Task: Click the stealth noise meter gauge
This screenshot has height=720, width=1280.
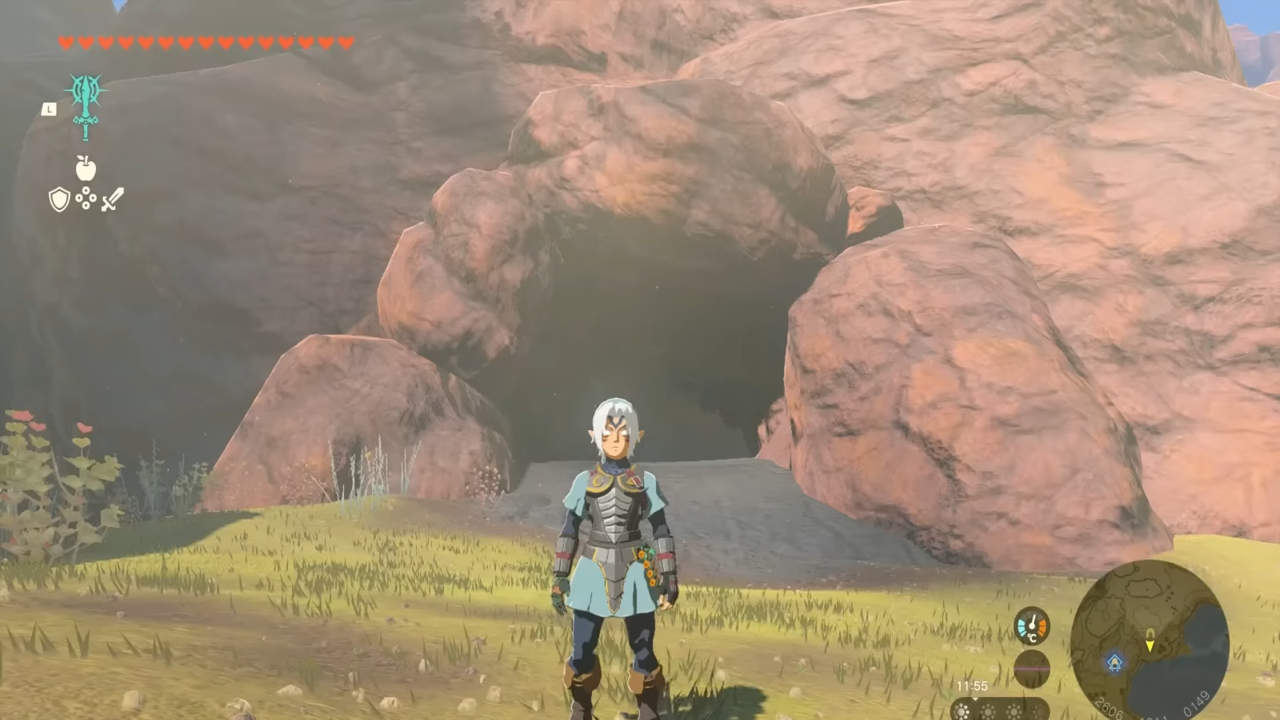Action: [1031, 670]
